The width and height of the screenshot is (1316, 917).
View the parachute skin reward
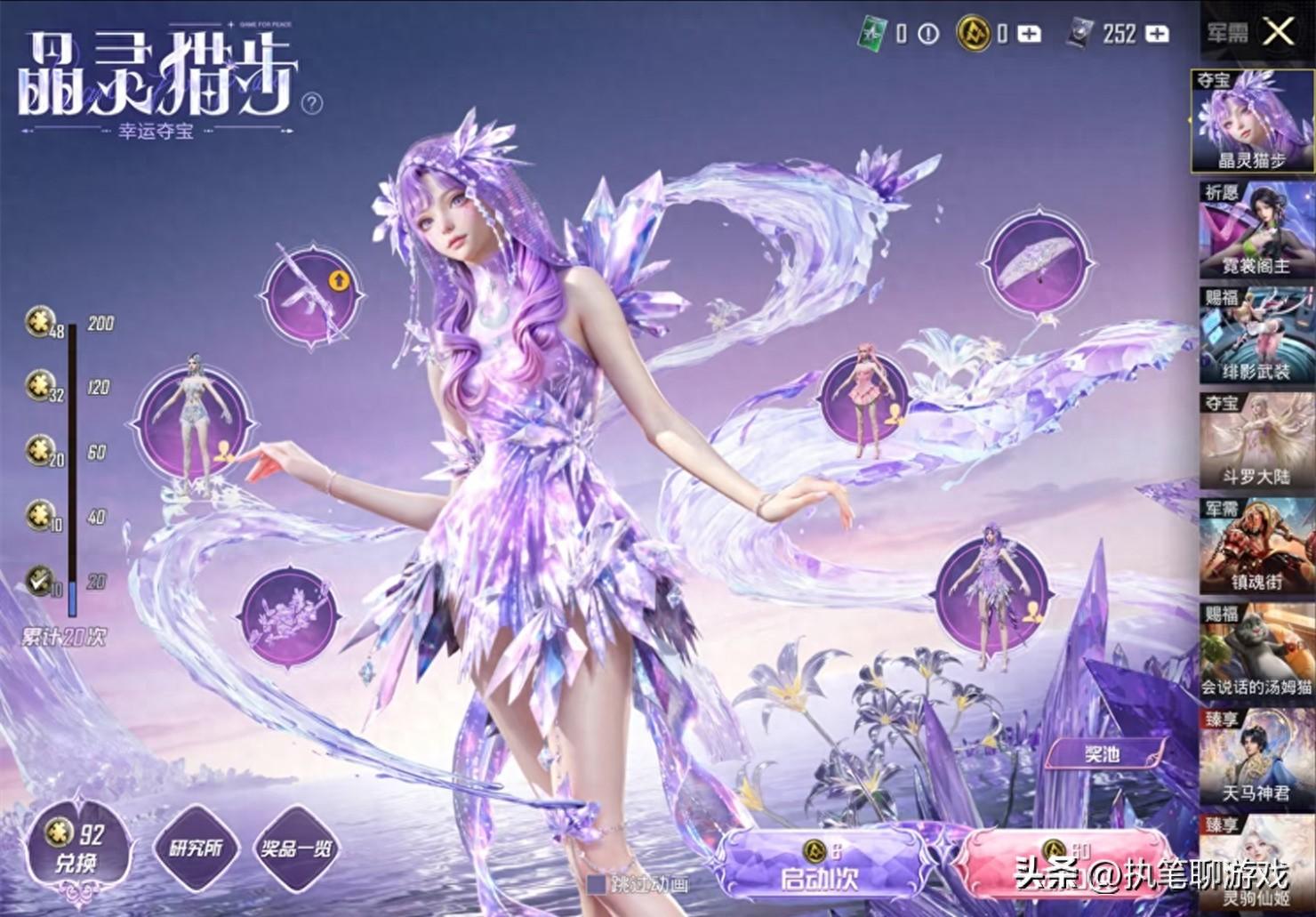point(1039,262)
